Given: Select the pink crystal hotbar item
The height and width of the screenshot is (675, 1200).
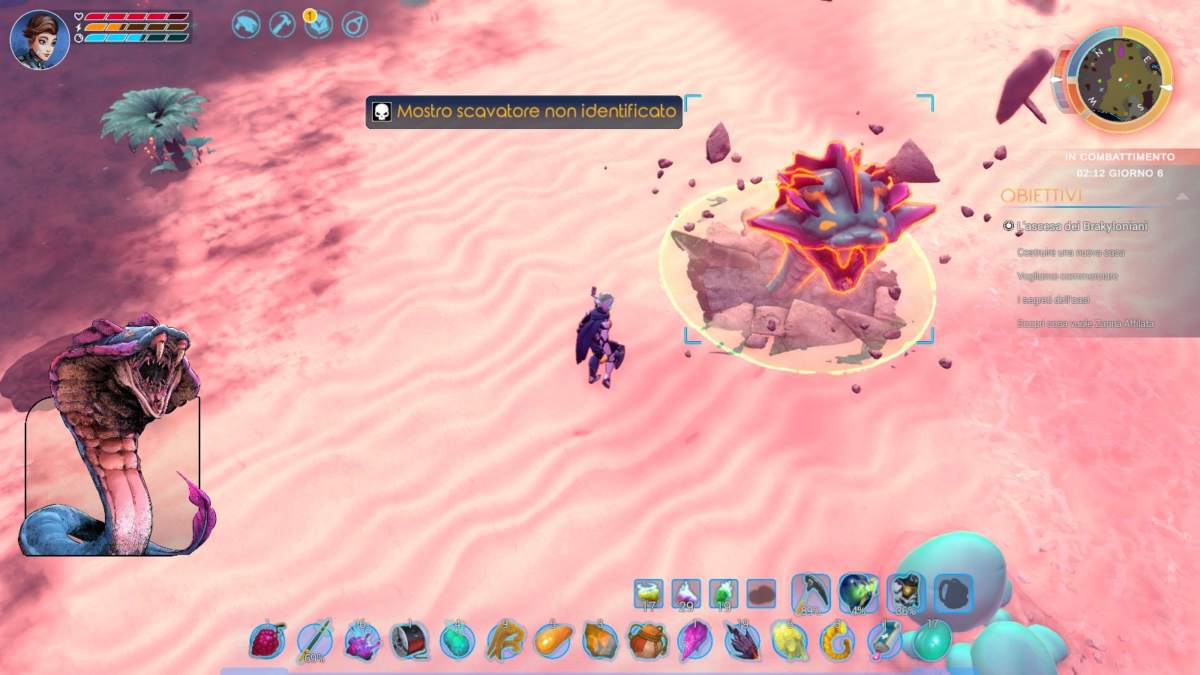Looking at the screenshot, I should 695,640.
